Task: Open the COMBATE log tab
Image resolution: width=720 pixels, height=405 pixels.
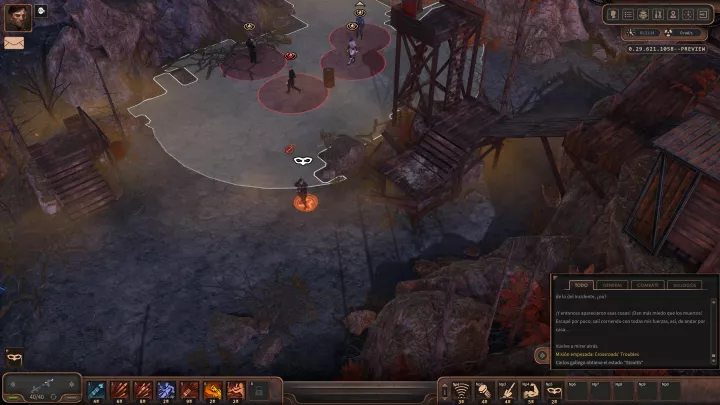Action: (646, 284)
